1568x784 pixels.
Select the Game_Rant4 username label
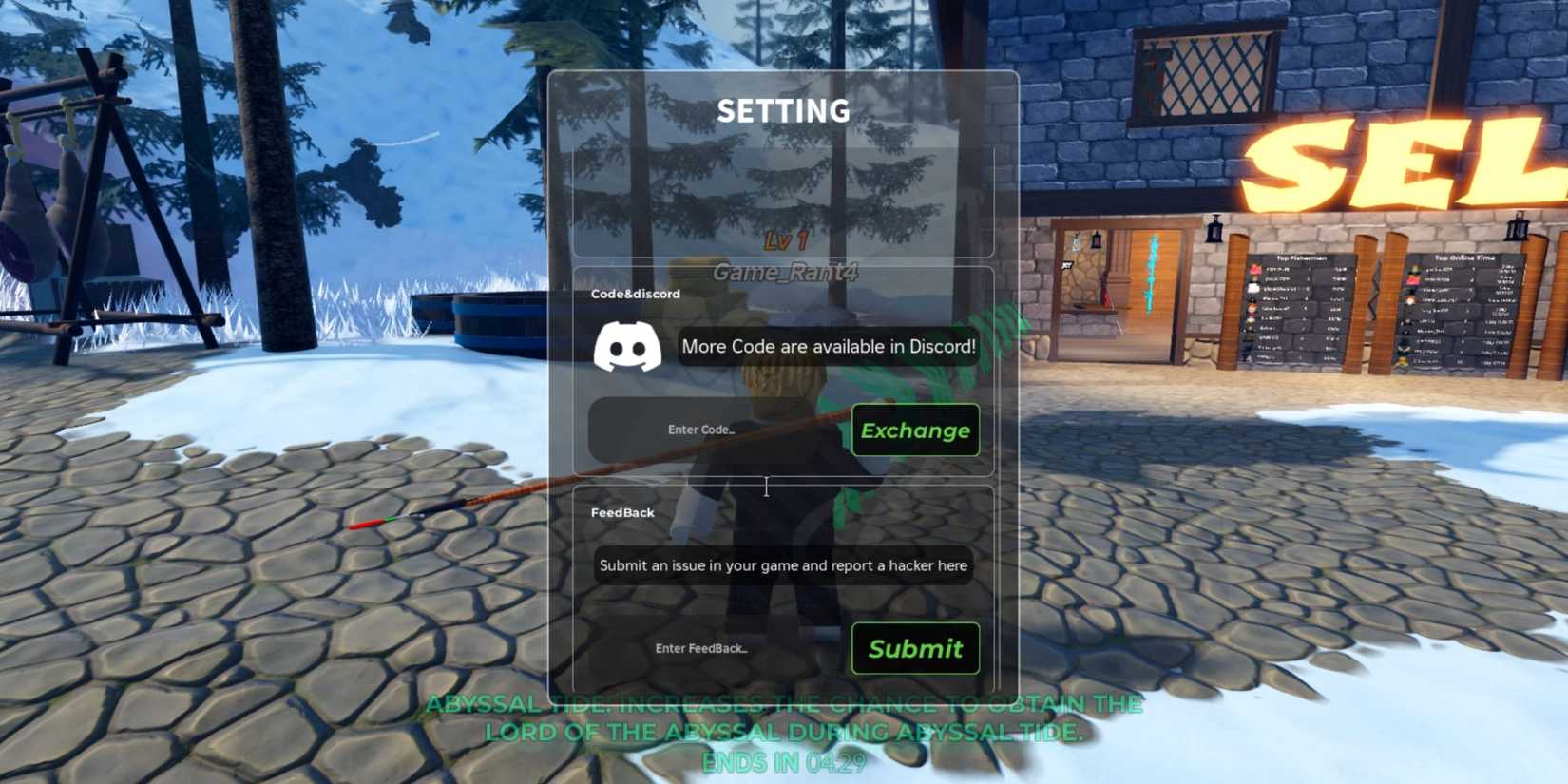tap(787, 274)
